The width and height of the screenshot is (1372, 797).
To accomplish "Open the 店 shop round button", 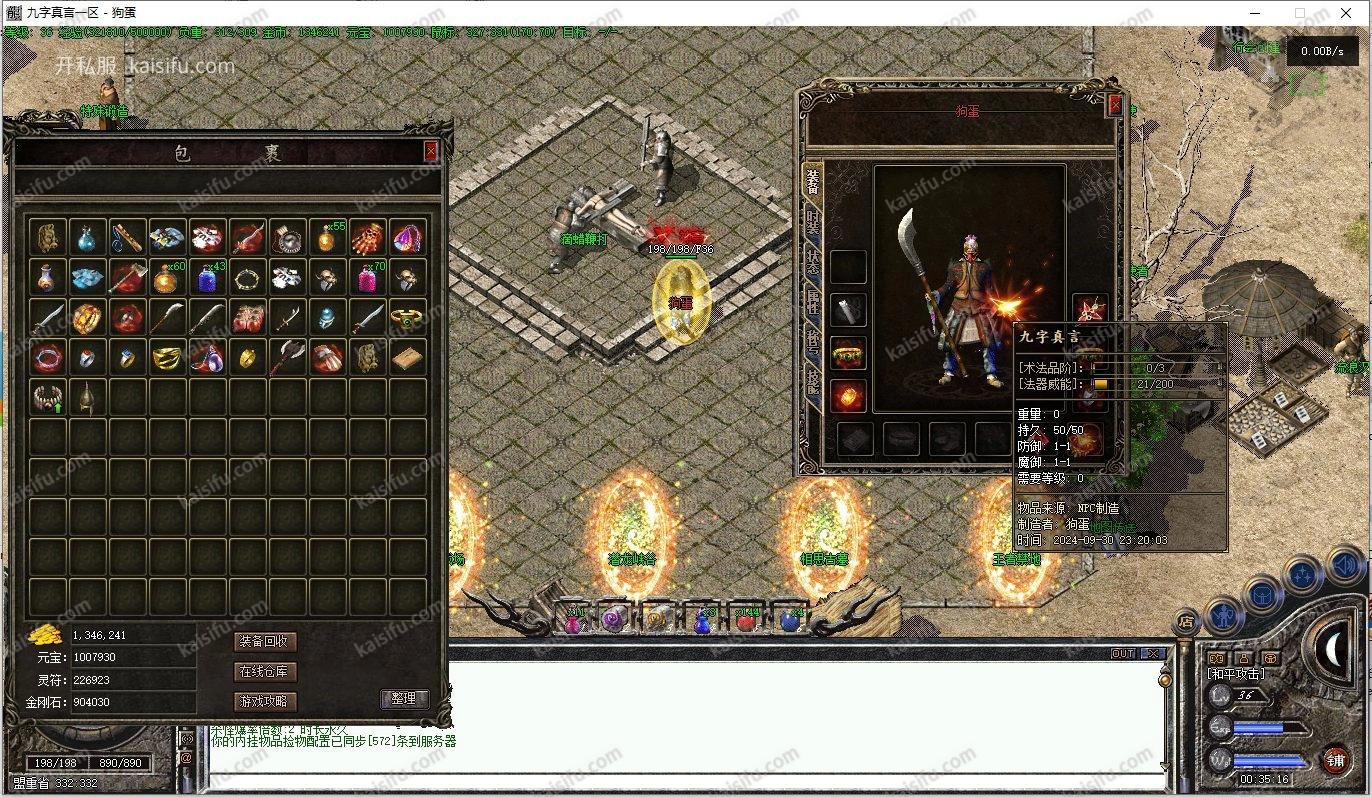I will tap(1186, 620).
